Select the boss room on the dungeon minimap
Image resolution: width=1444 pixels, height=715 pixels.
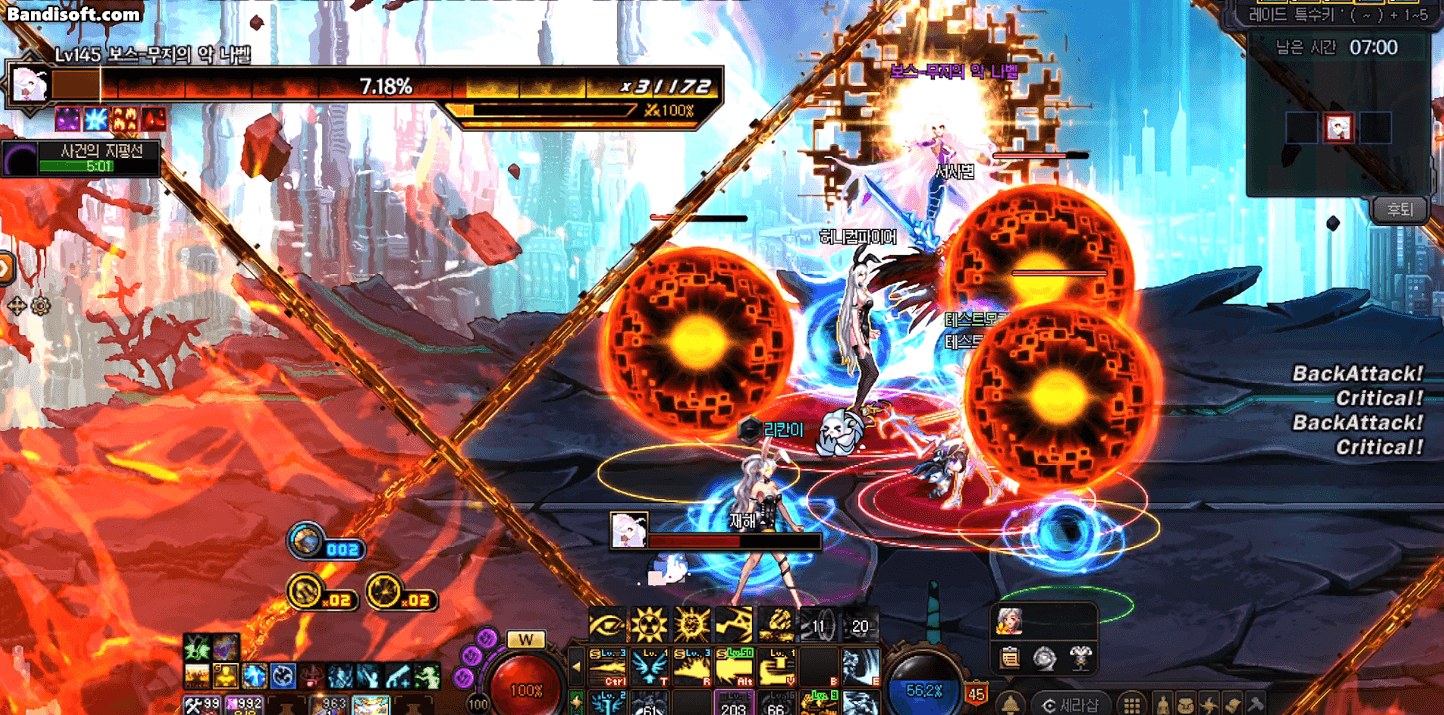tap(1339, 128)
